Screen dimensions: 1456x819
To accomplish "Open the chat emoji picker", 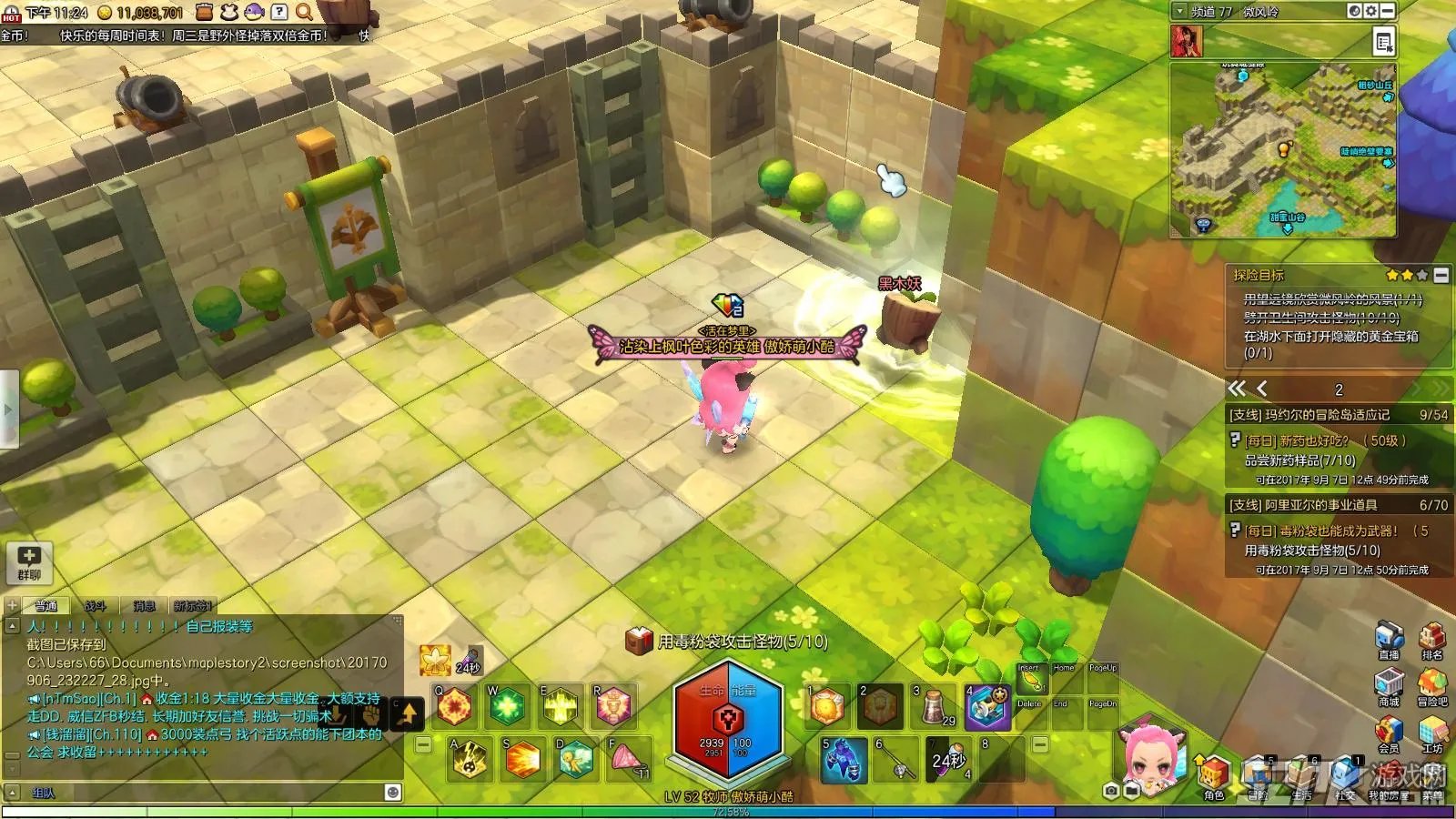I will pos(393,792).
